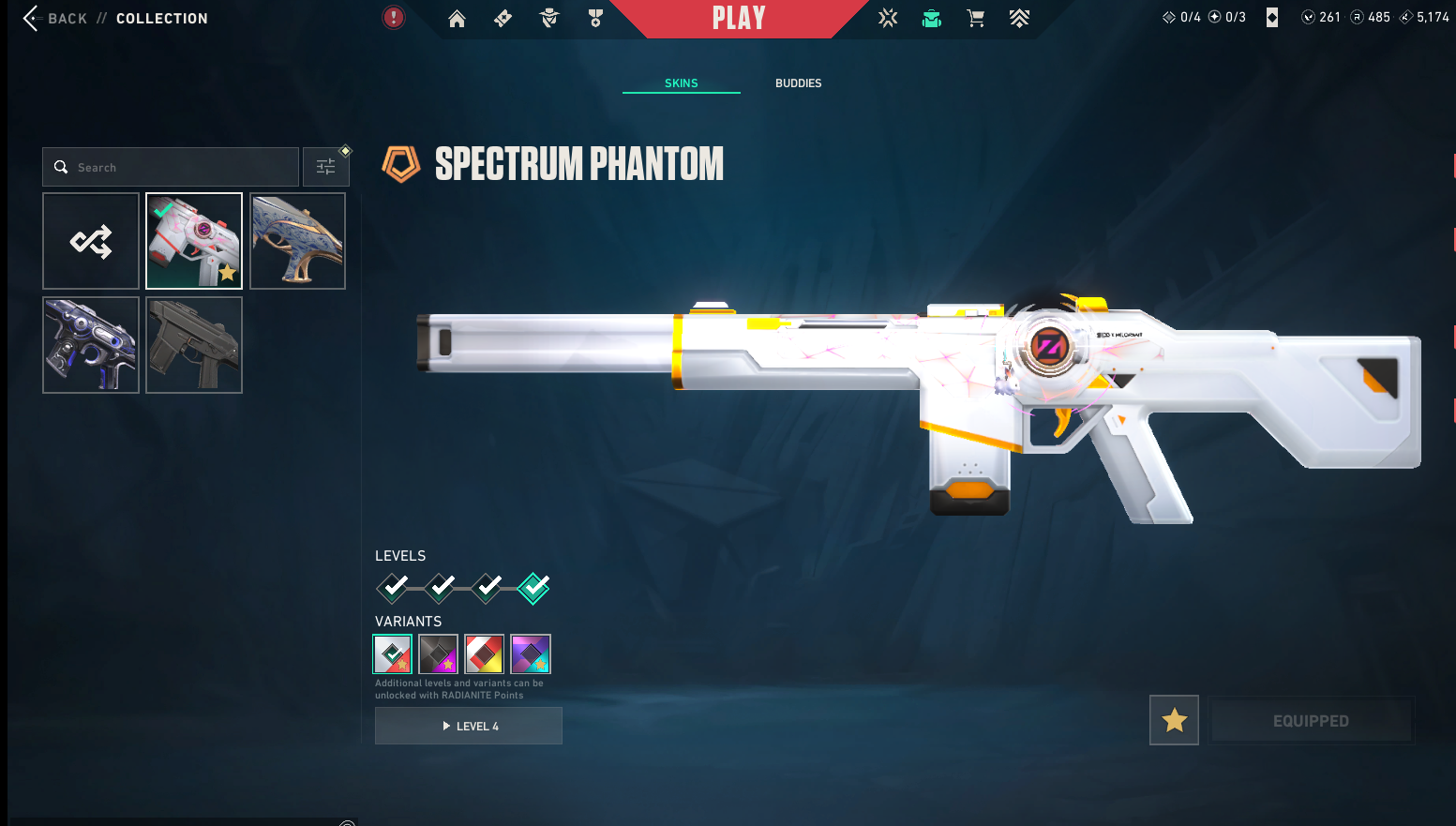Select the purple Spectrum variant
Image resolution: width=1456 pixels, height=826 pixels.
click(530, 653)
